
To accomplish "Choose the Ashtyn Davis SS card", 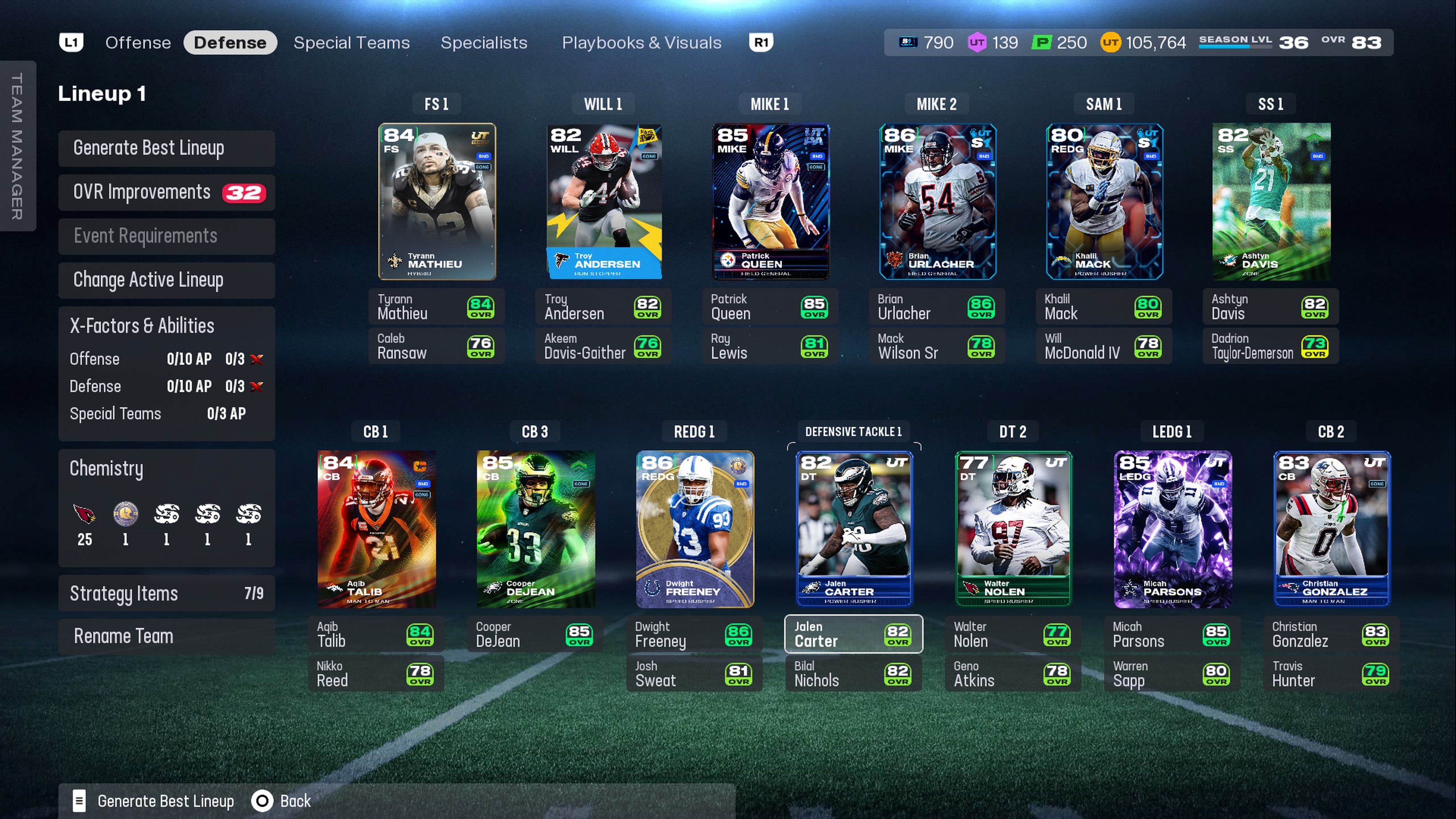I will 1271,201.
